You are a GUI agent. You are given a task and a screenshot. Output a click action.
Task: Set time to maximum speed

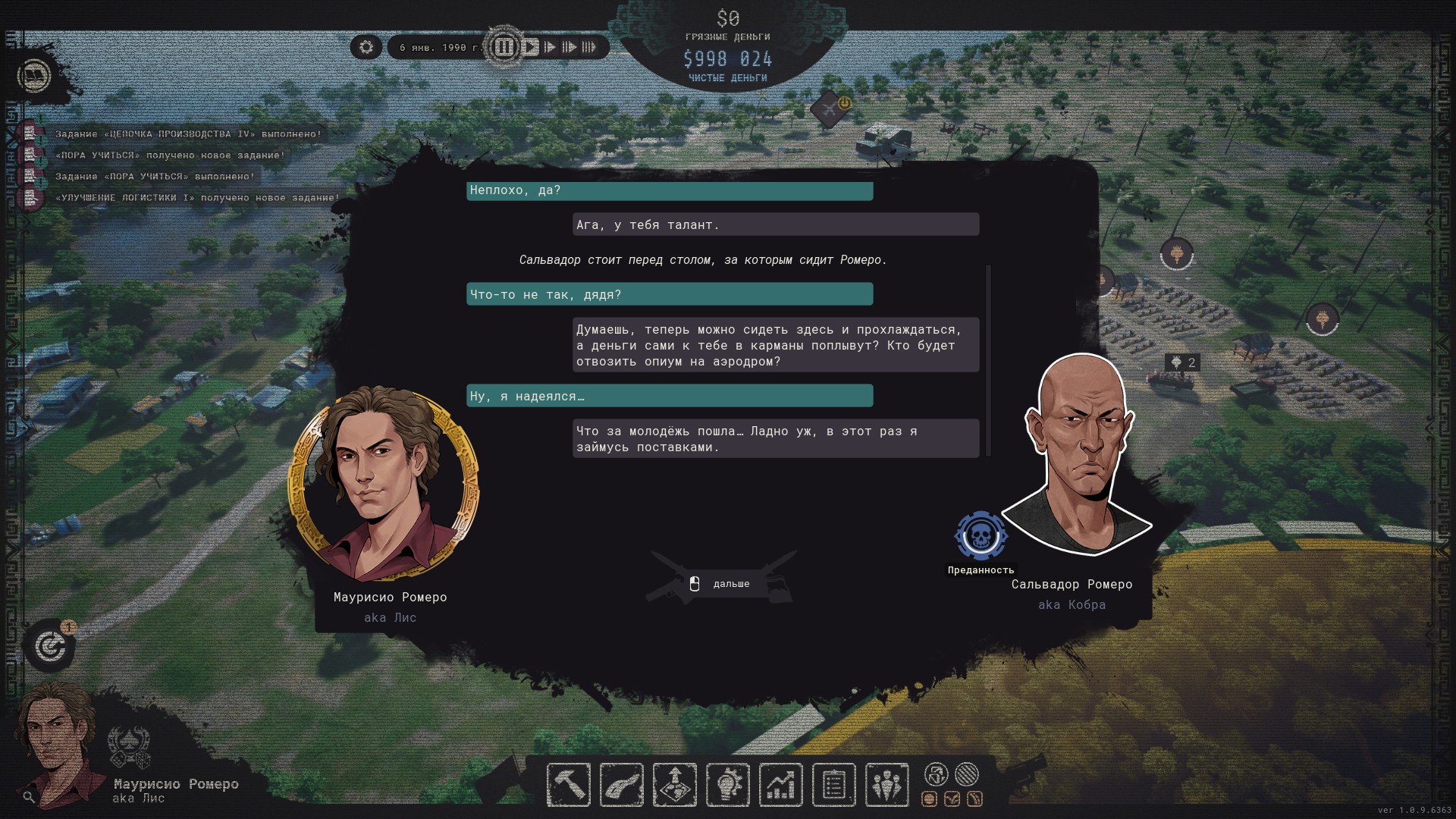tap(588, 47)
